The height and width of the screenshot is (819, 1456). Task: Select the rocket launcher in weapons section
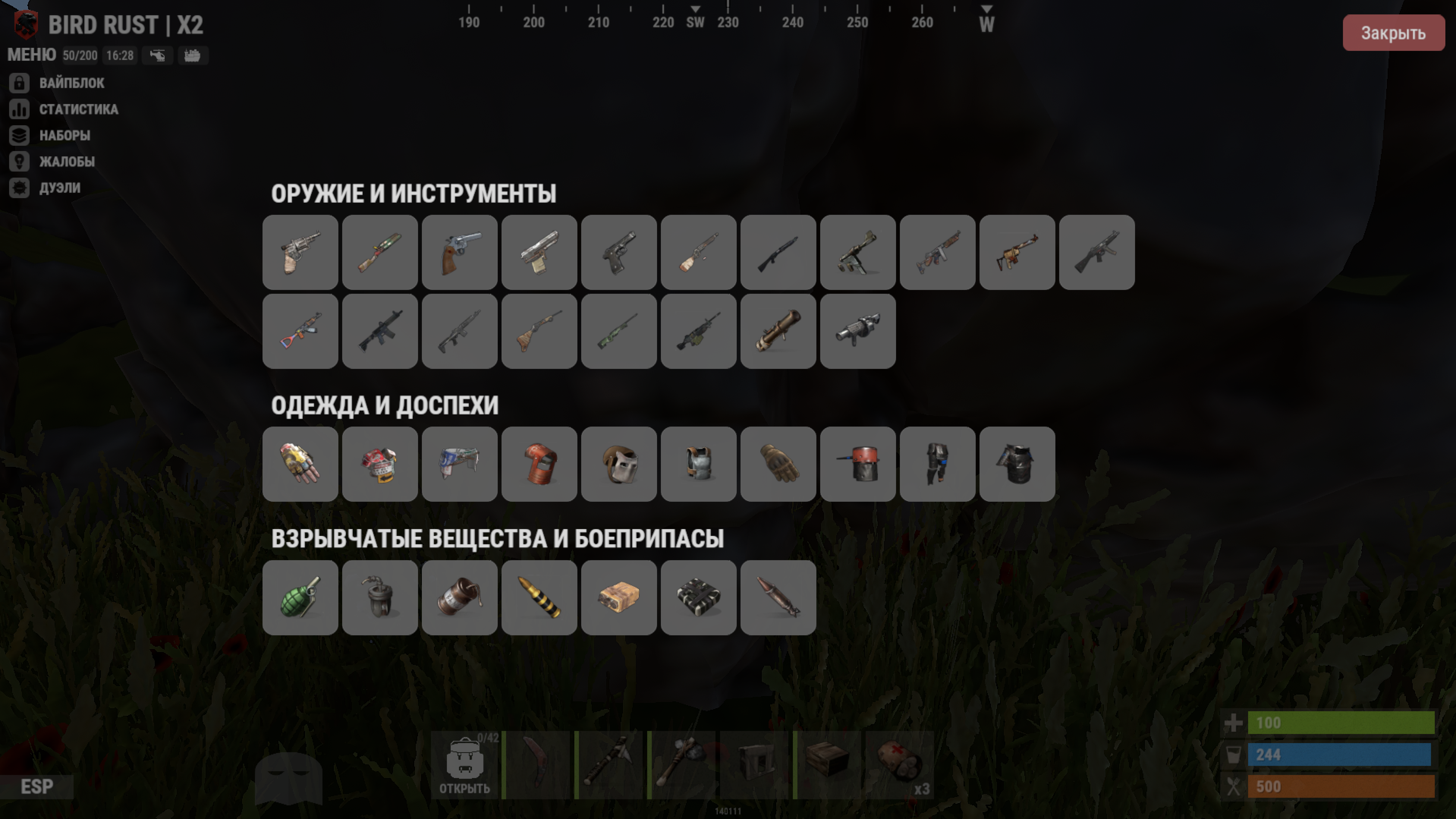(778, 331)
